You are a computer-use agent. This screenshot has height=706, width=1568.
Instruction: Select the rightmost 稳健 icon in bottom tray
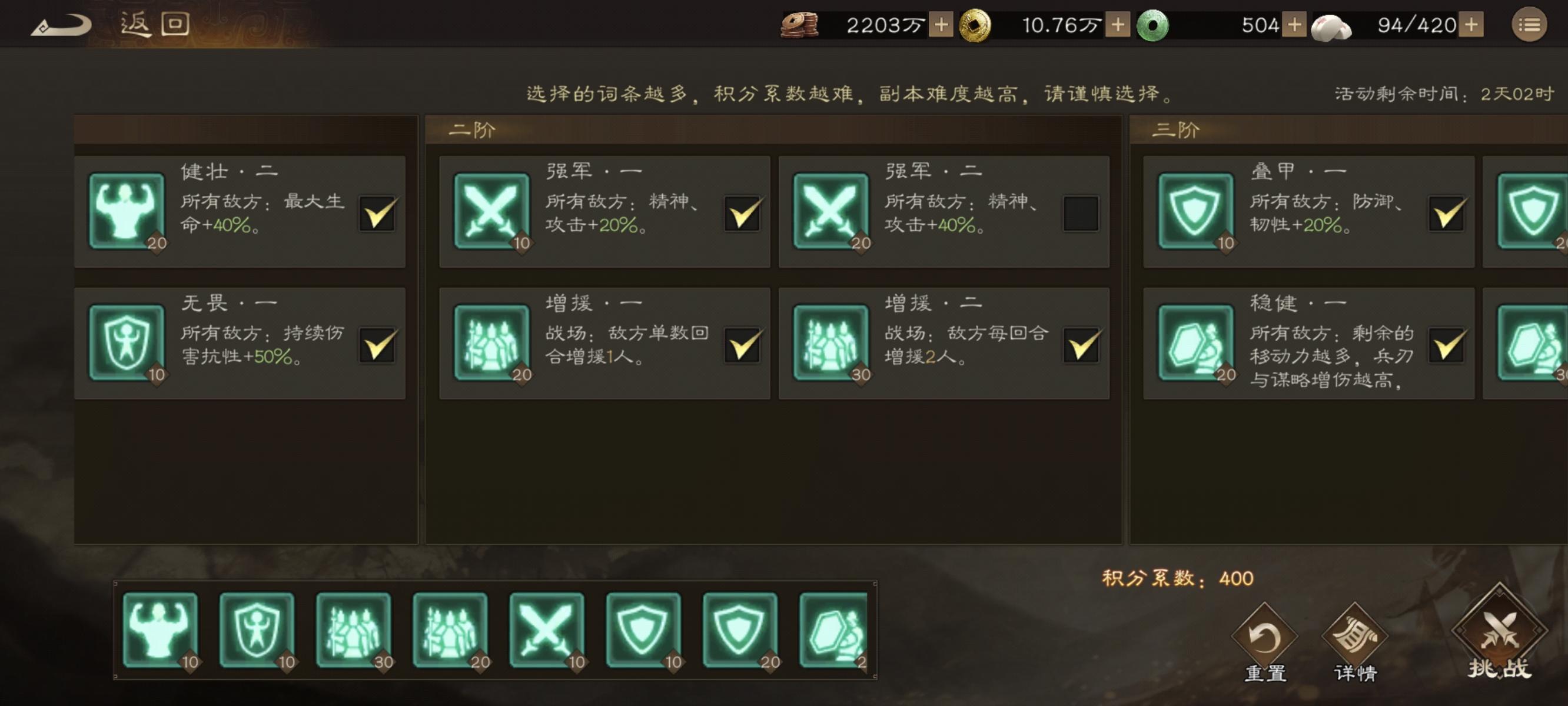pos(835,631)
